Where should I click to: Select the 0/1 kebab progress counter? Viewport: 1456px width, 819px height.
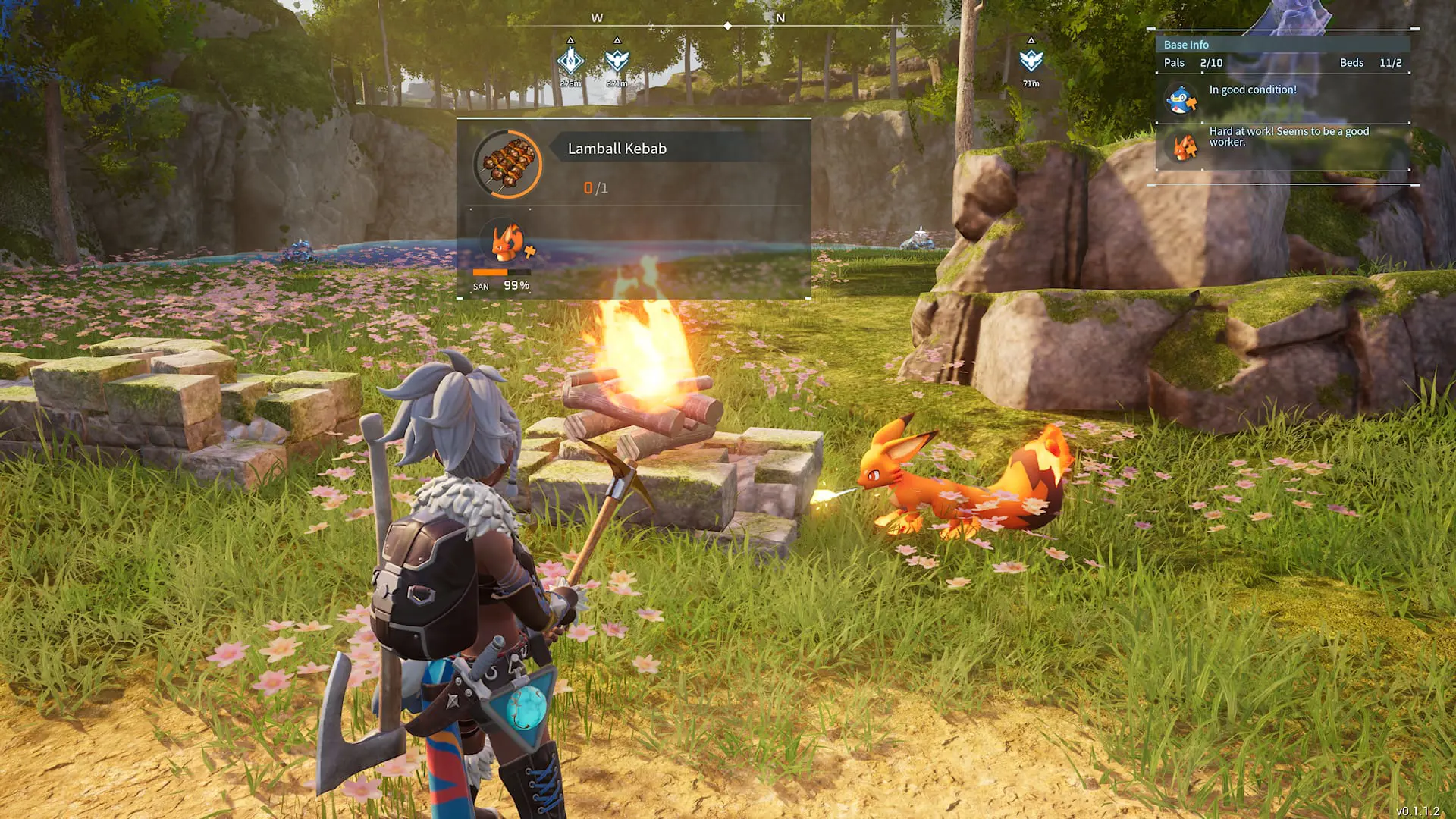(596, 187)
